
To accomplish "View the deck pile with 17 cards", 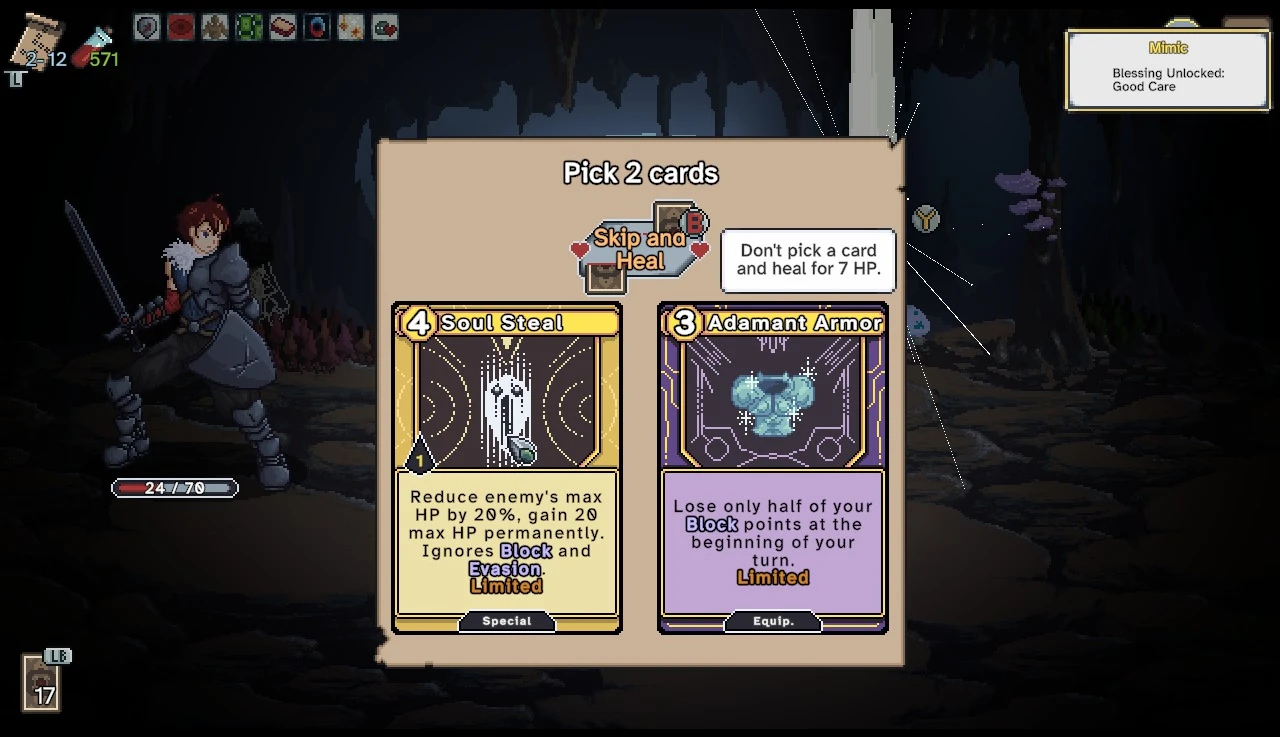I will tap(43, 684).
